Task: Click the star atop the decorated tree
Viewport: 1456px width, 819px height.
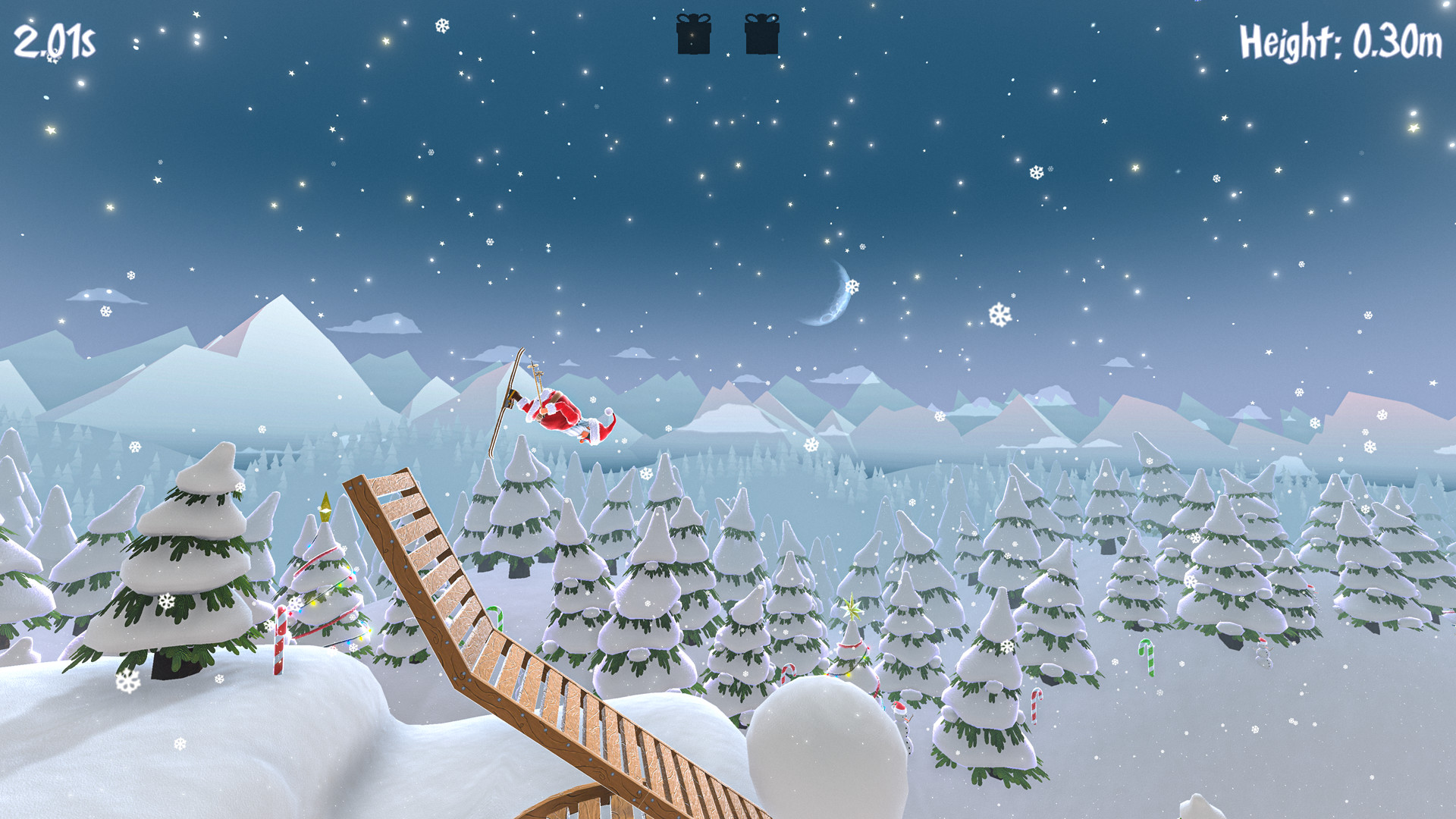Action: click(852, 608)
